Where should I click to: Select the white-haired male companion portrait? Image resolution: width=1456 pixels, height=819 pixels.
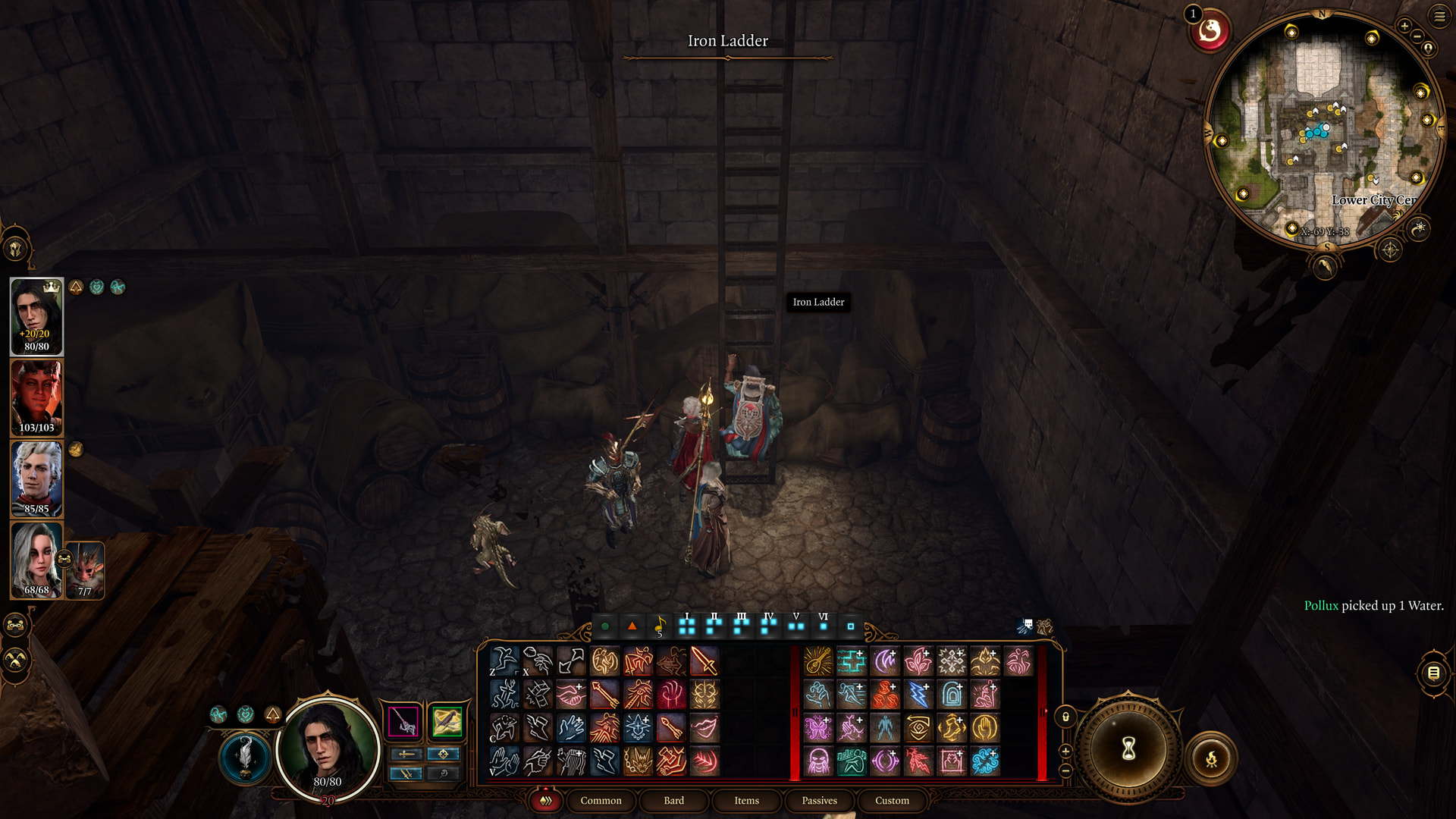pyautogui.click(x=36, y=479)
